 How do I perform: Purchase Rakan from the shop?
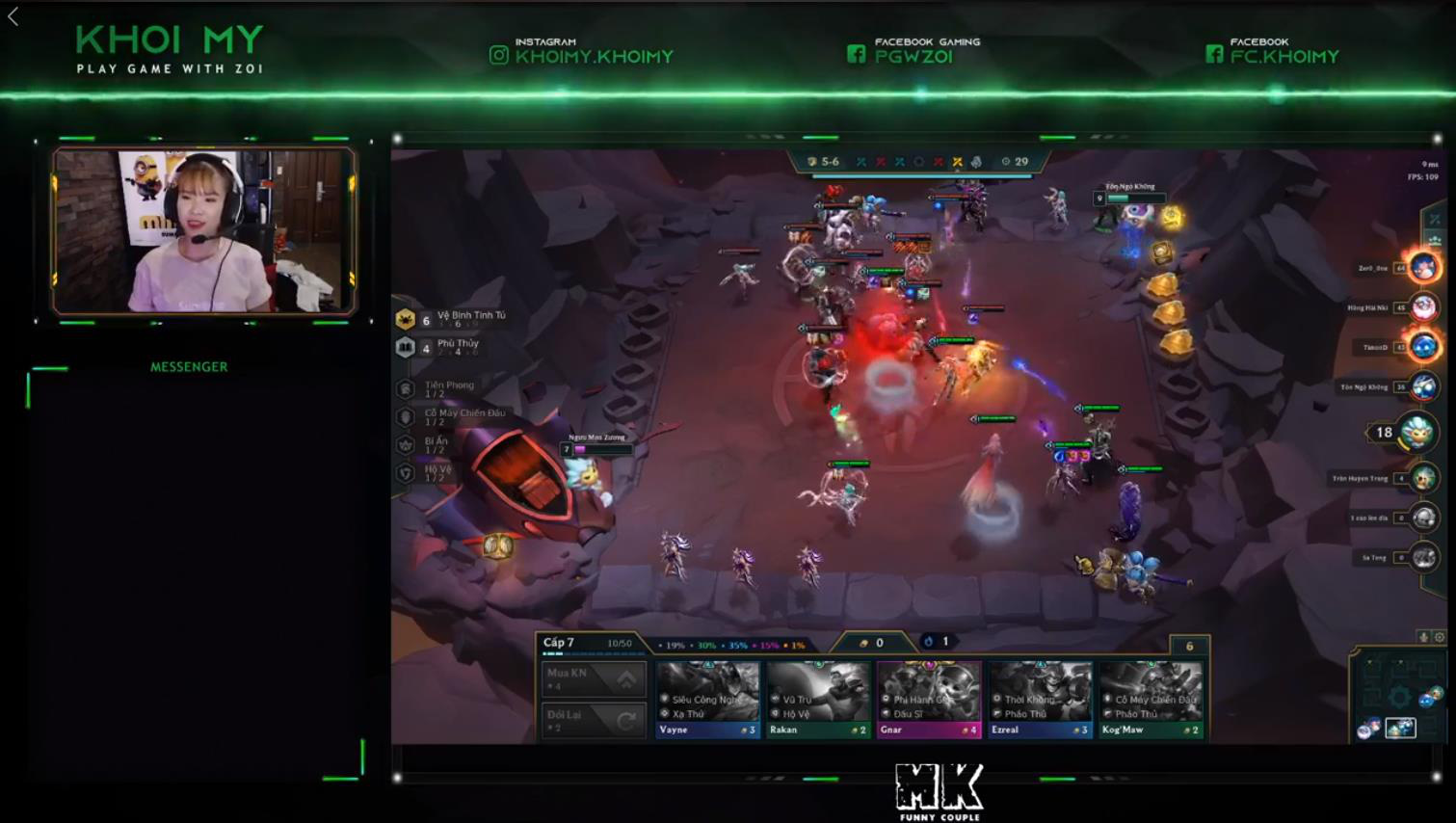818,699
